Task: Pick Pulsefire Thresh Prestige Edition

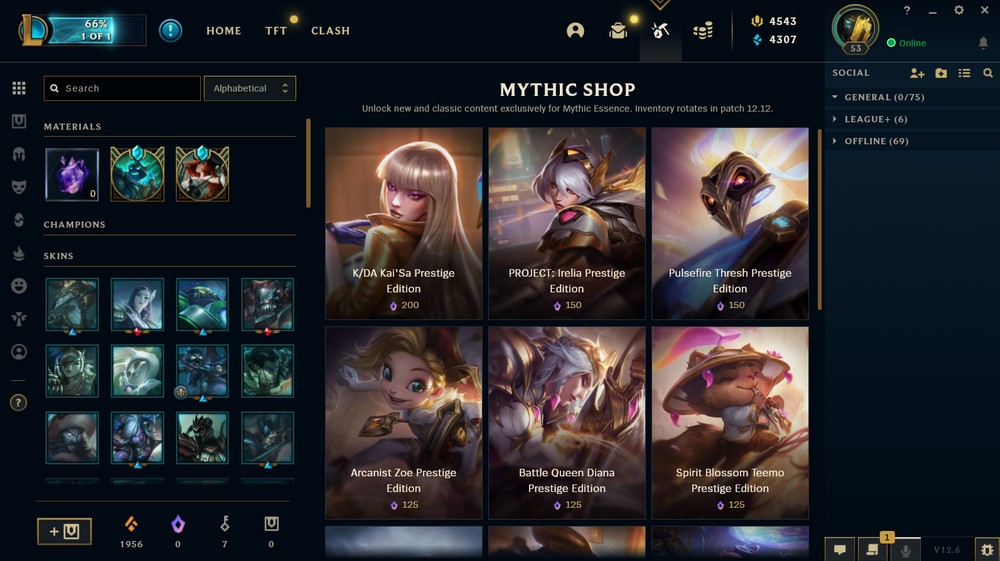Action: point(730,223)
